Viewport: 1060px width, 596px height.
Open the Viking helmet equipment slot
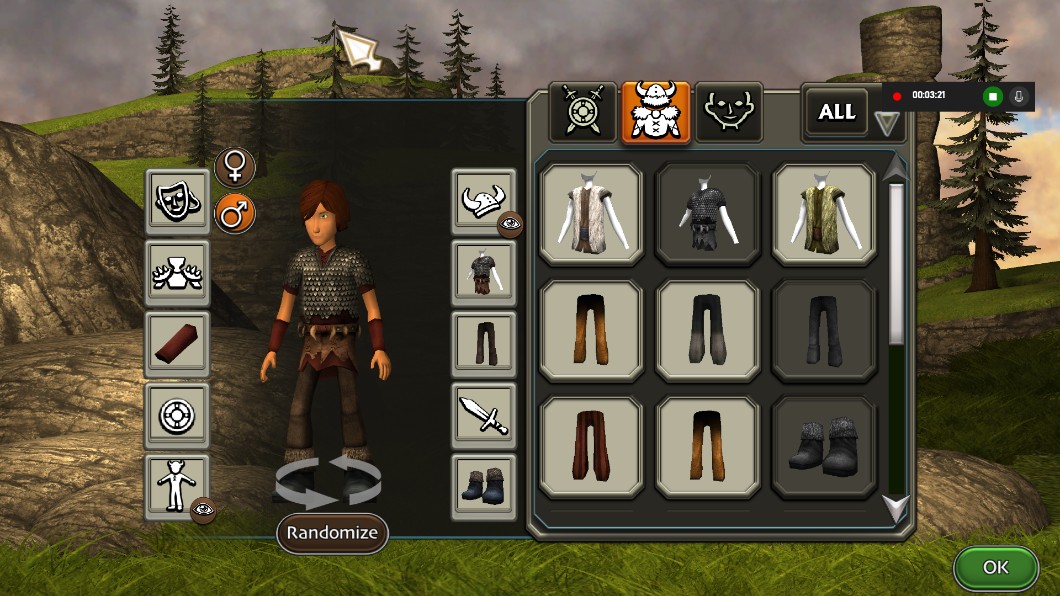click(484, 201)
